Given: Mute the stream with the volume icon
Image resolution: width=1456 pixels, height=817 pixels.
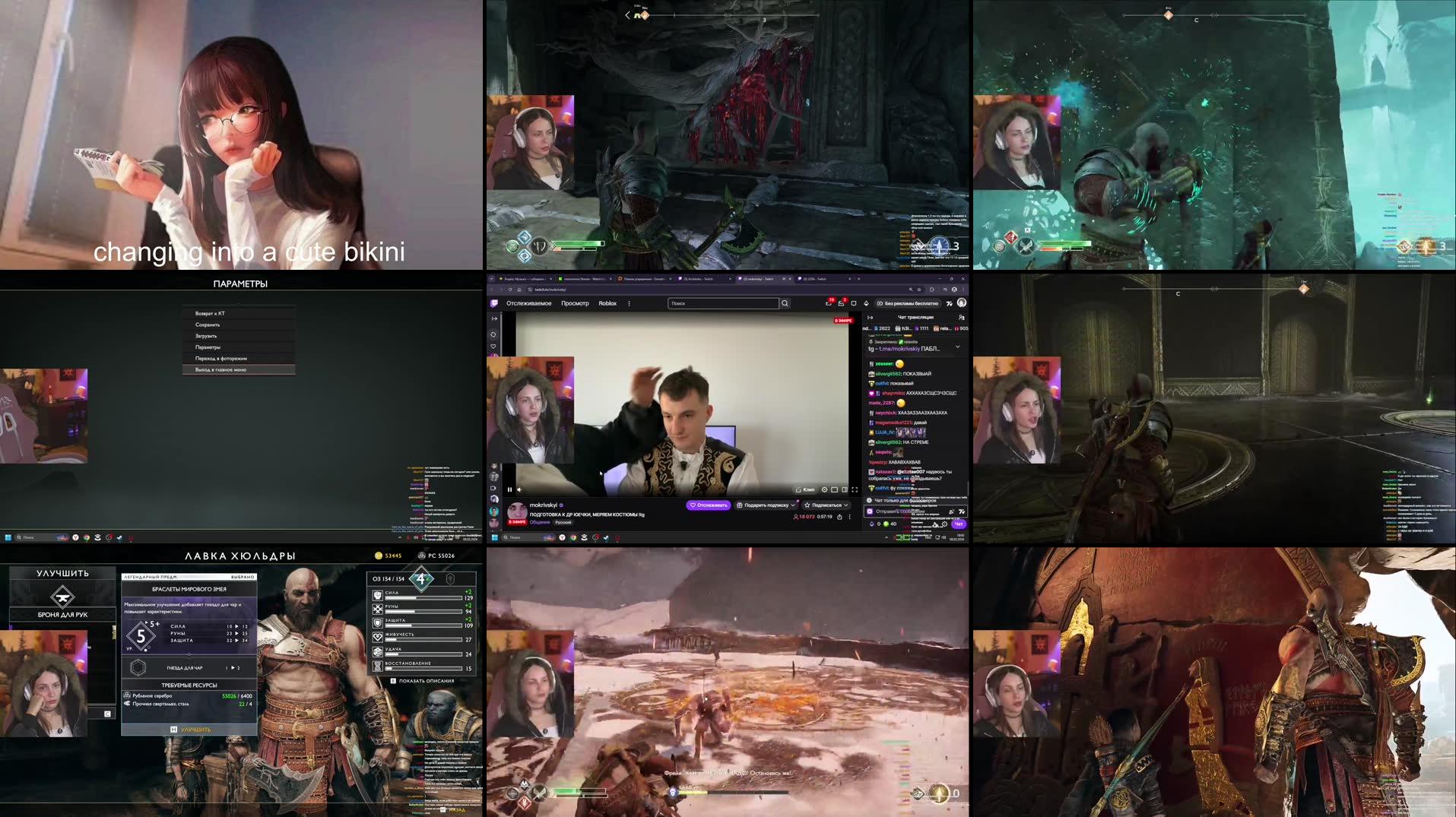Looking at the screenshot, I should pos(519,489).
